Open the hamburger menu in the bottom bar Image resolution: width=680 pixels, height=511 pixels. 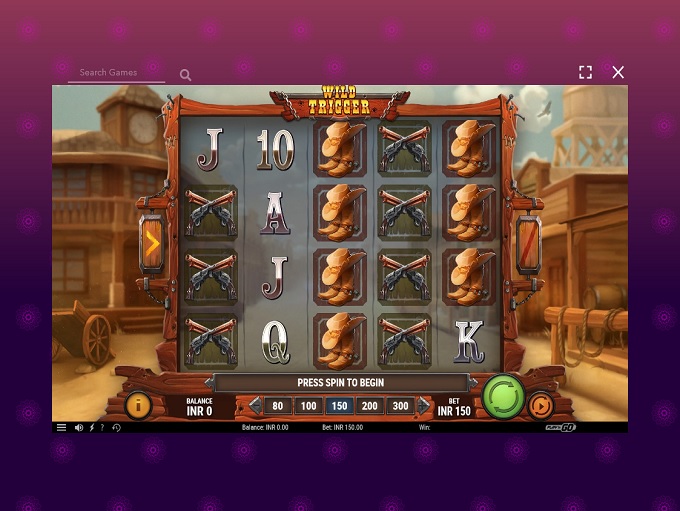pyautogui.click(x=61, y=428)
